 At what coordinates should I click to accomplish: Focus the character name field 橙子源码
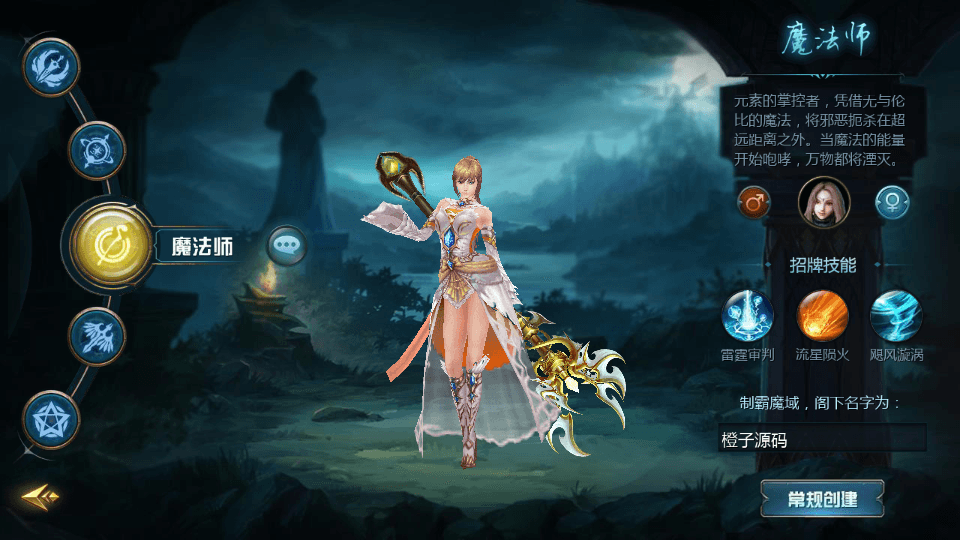(822, 438)
